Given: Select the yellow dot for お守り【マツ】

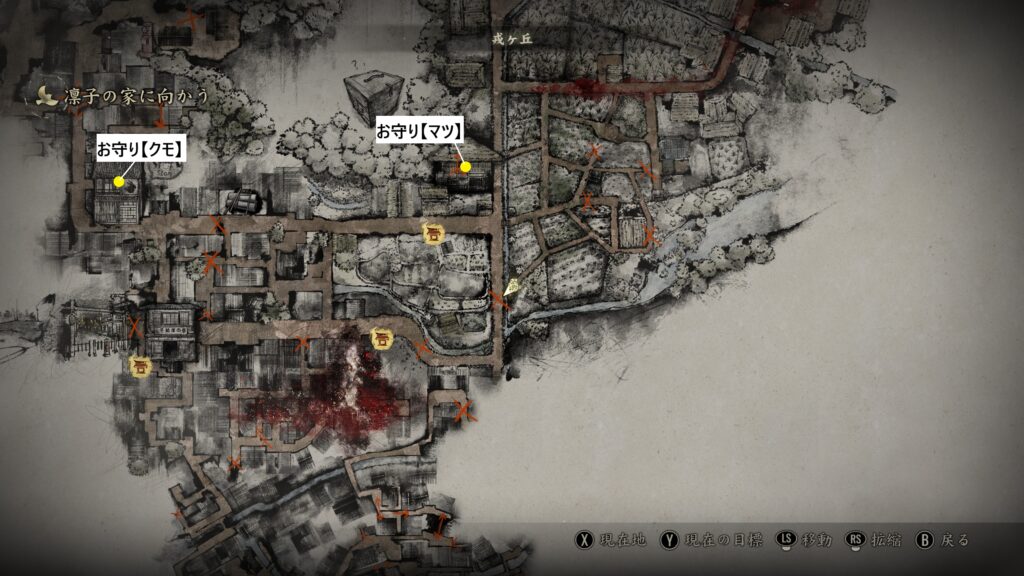Looking at the screenshot, I should (x=465, y=165).
